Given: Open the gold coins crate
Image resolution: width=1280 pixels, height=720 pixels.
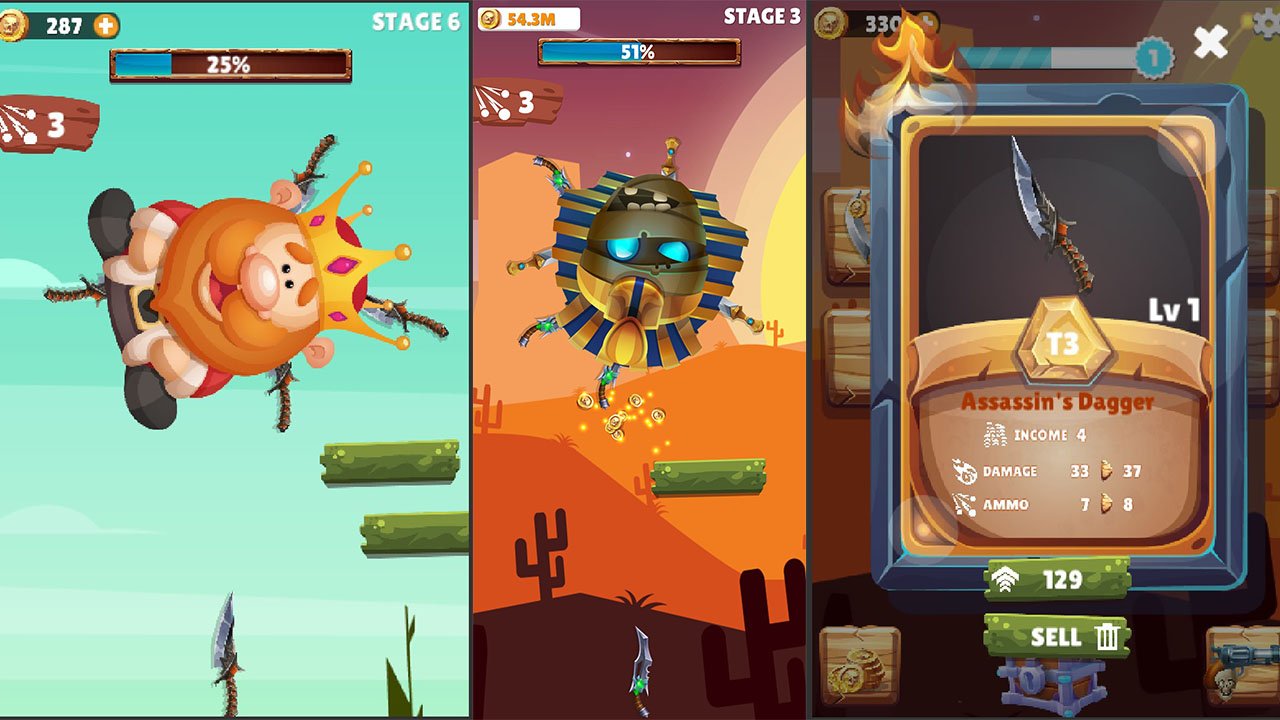Looking at the screenshot, I should tap(859, 666).
